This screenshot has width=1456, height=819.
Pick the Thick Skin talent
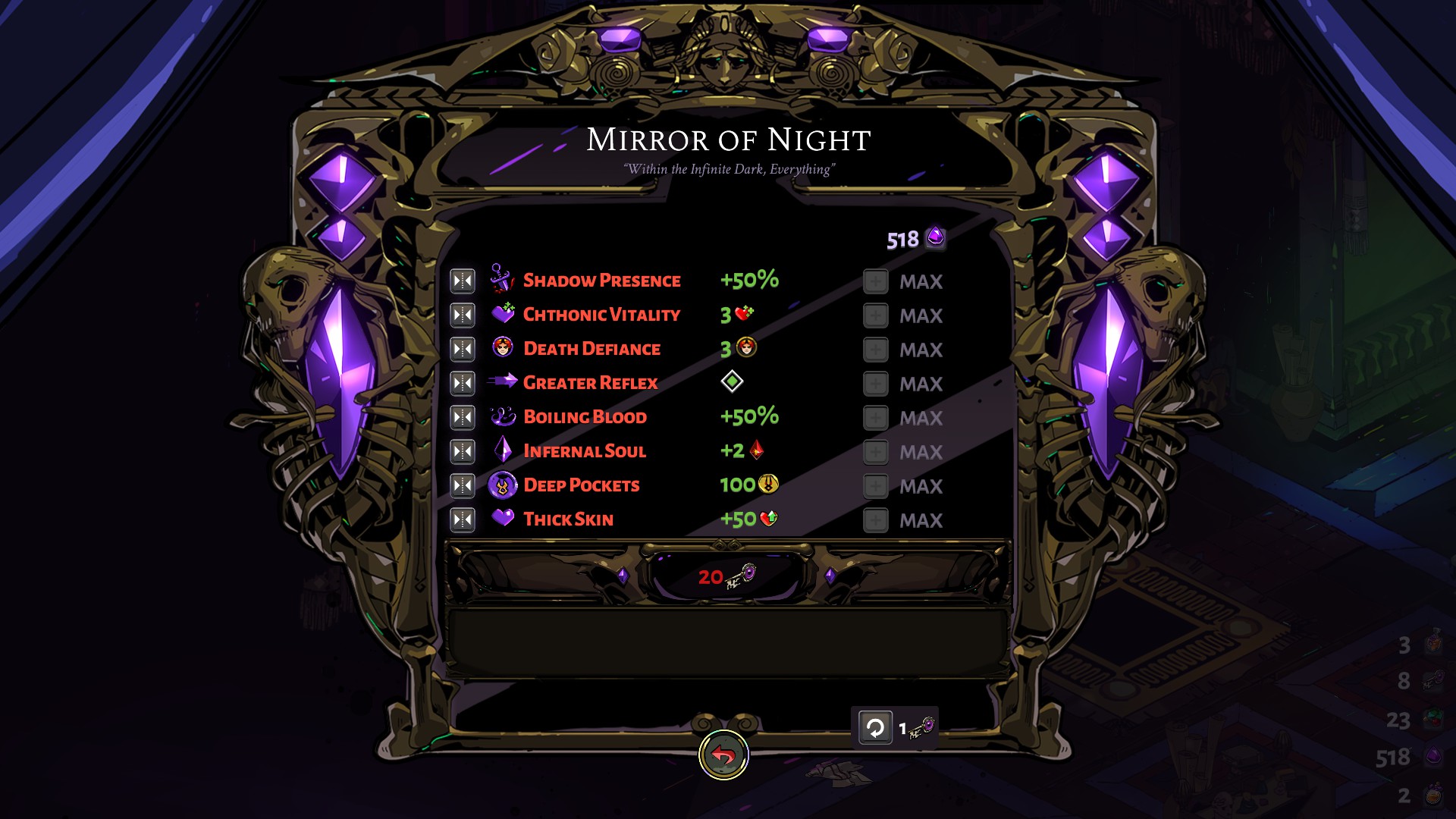(x=568, y=519)
